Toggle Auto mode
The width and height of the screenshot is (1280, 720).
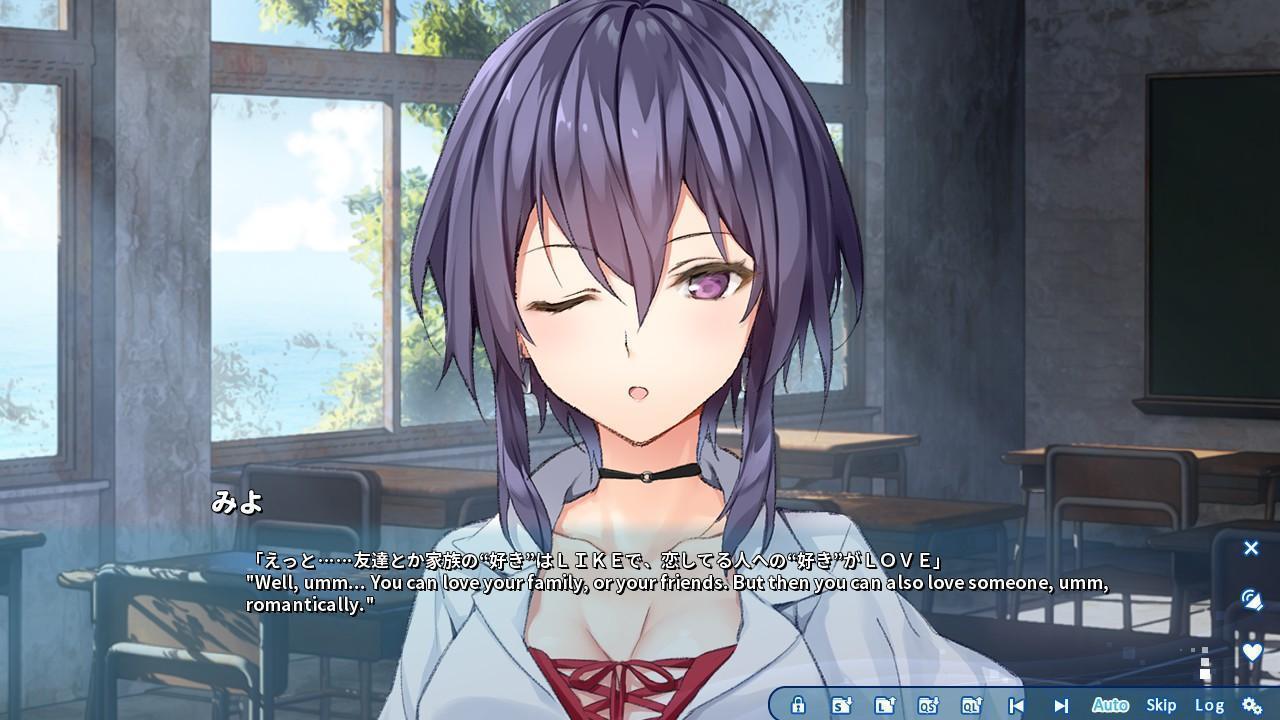1110,705
